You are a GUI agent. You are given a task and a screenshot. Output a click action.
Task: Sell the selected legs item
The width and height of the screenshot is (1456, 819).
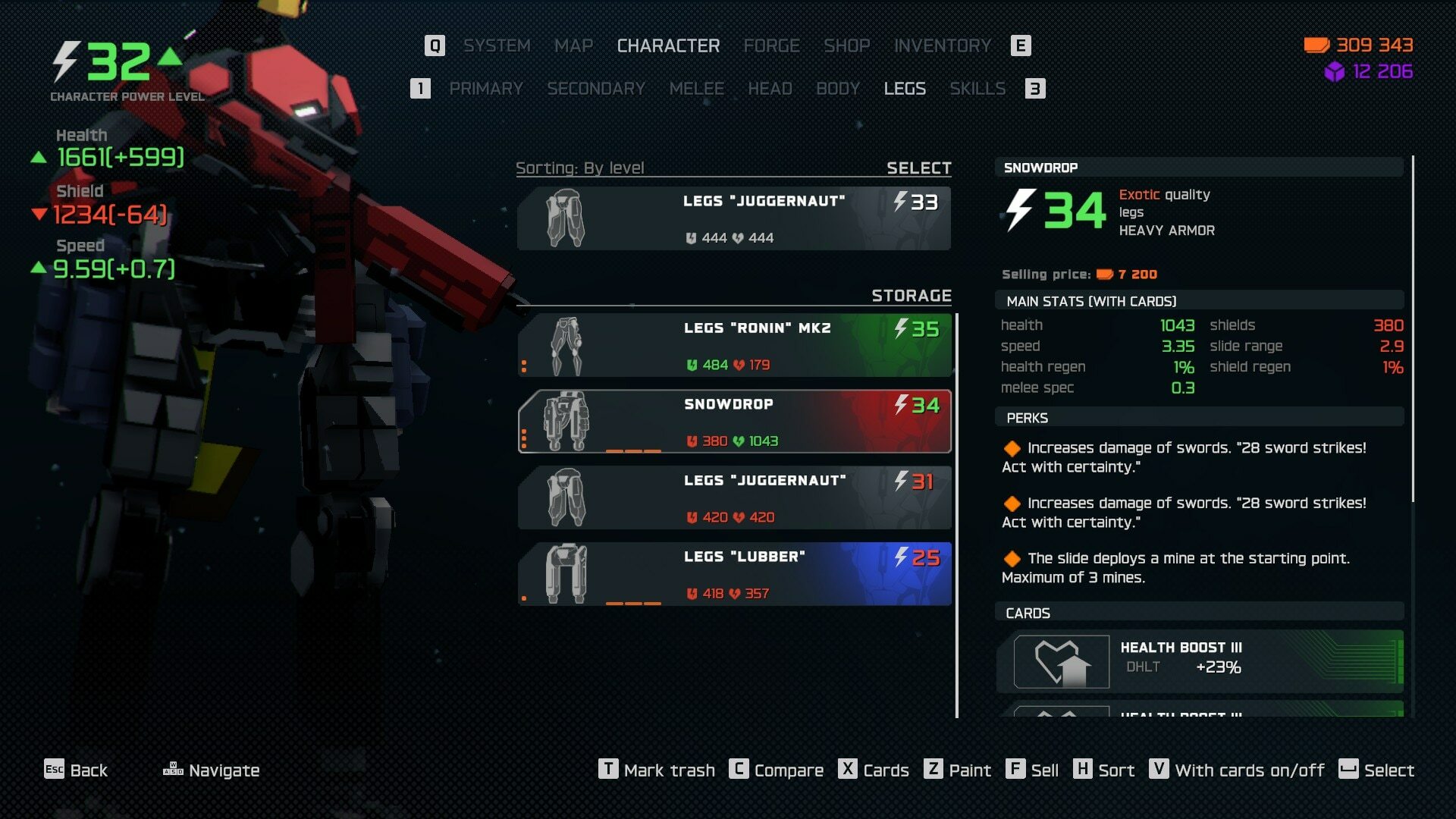(1032, 770)
